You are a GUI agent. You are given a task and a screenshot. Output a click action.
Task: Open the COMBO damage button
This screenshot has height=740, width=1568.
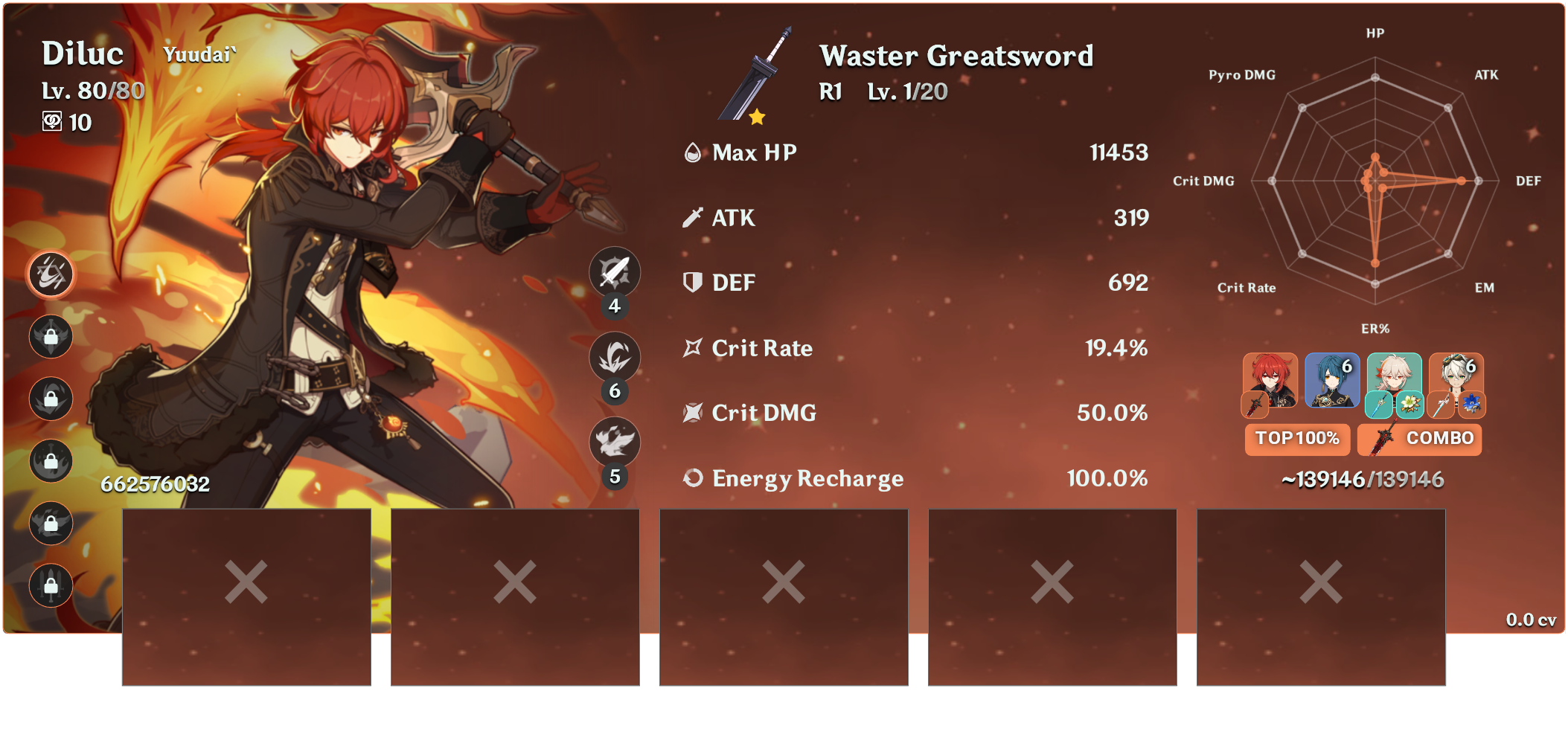pos(1440,439)
